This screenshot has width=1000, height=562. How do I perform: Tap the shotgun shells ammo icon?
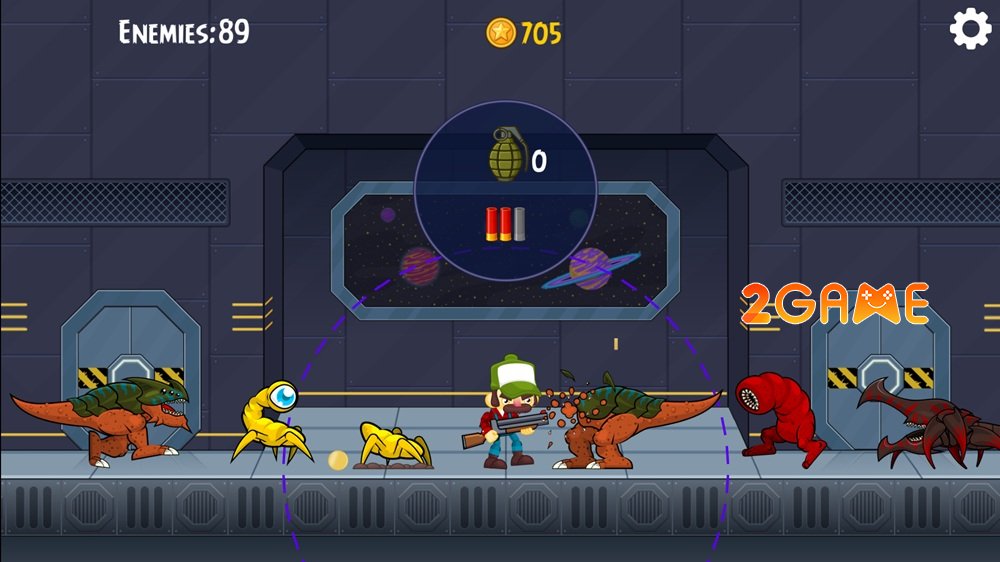pyautogui.click(x=505, y=222)
